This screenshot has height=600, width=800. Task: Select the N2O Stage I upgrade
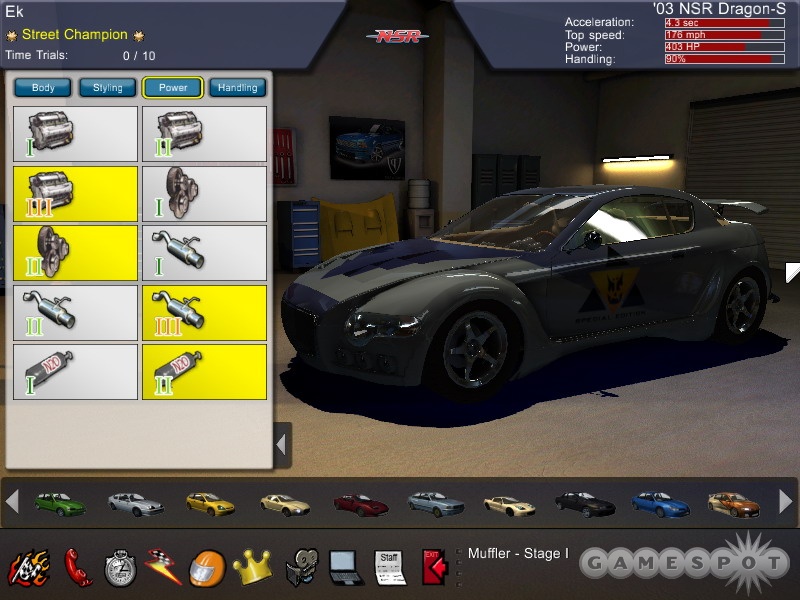click(75, 372)
